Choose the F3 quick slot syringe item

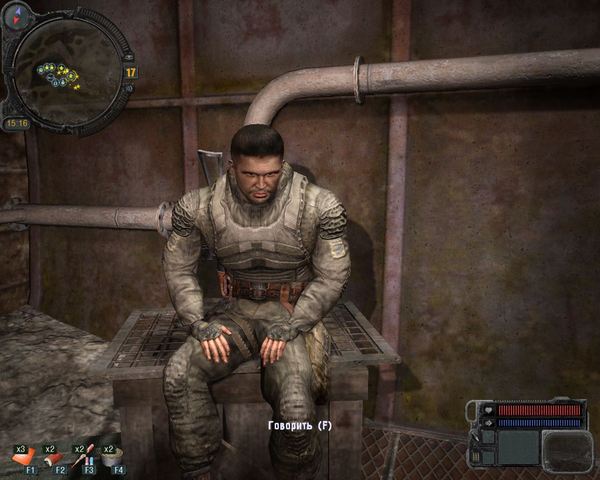(84, 459)
